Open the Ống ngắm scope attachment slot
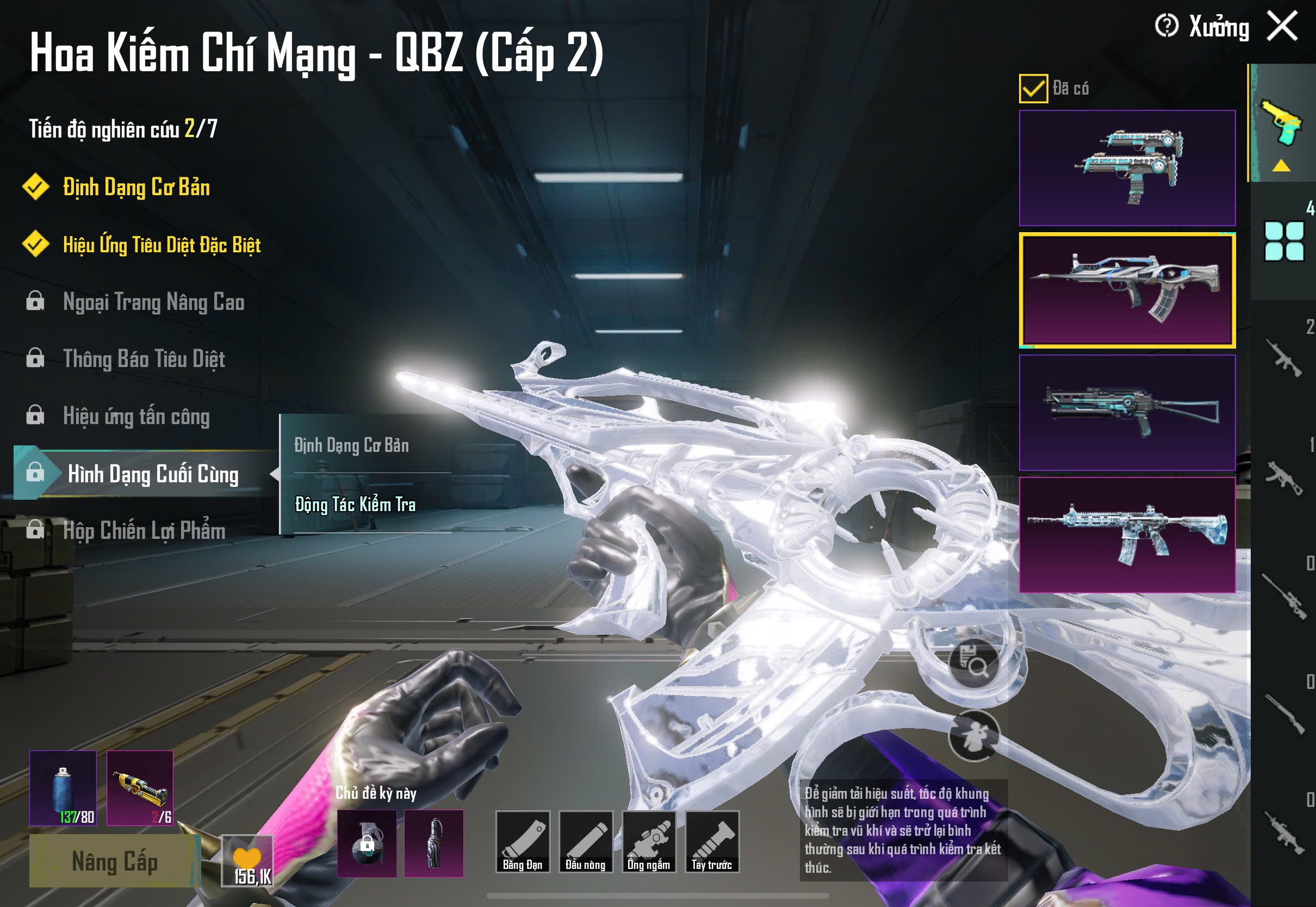The height and width of the screenshot is (907, 1316). (x=648, y=842)
